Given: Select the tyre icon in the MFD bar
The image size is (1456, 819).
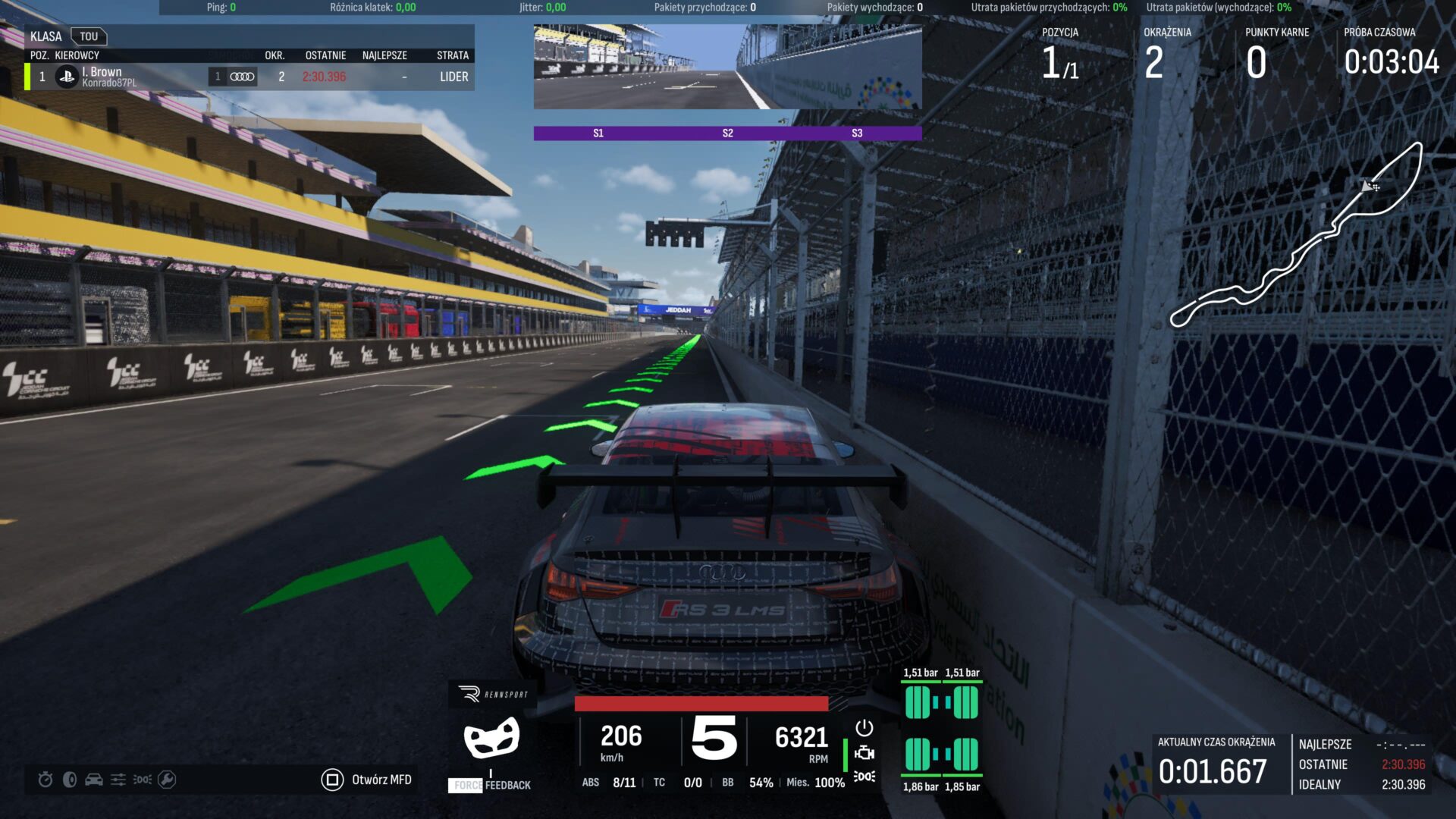Looking at the screenshot, I should click(70, 780).
